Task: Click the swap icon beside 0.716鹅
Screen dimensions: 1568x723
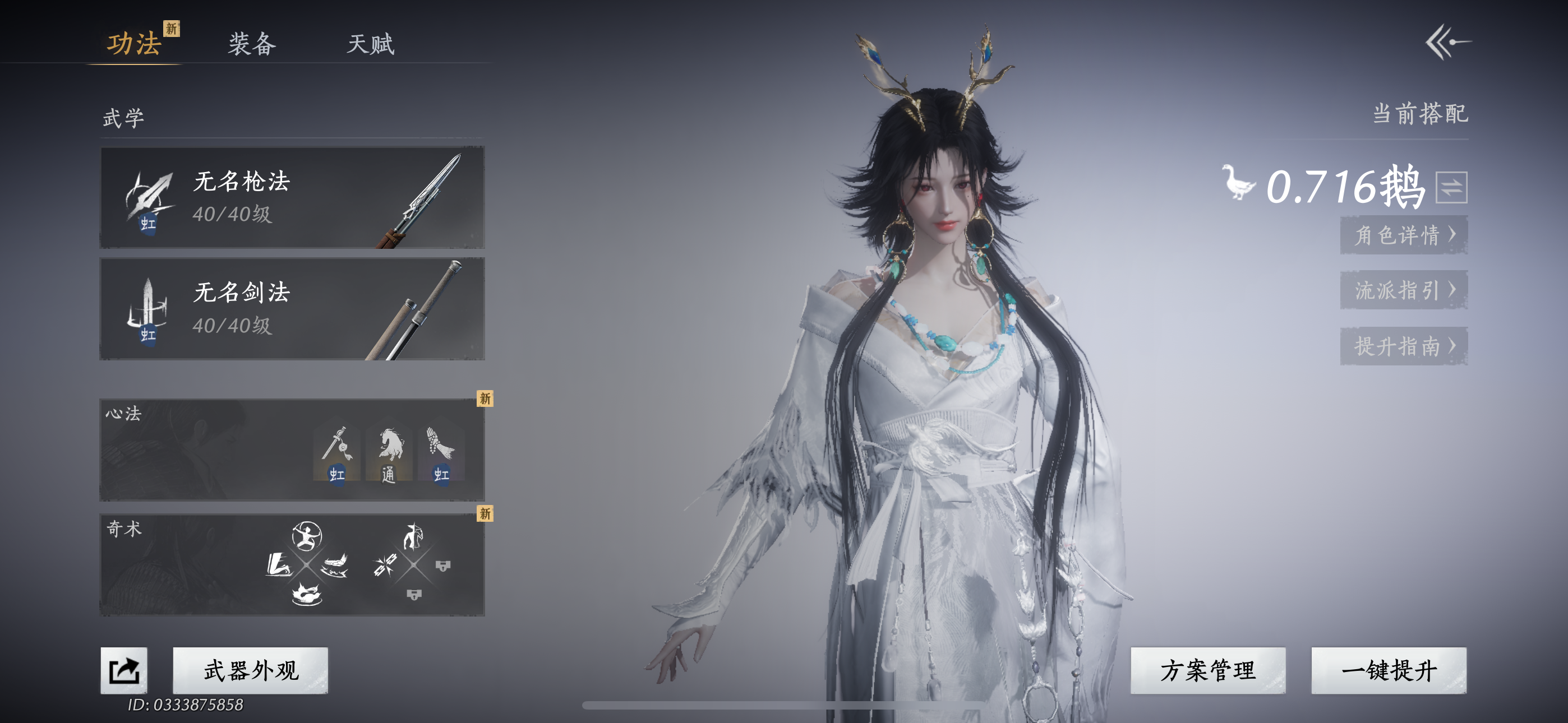Action: (1451, 187)
